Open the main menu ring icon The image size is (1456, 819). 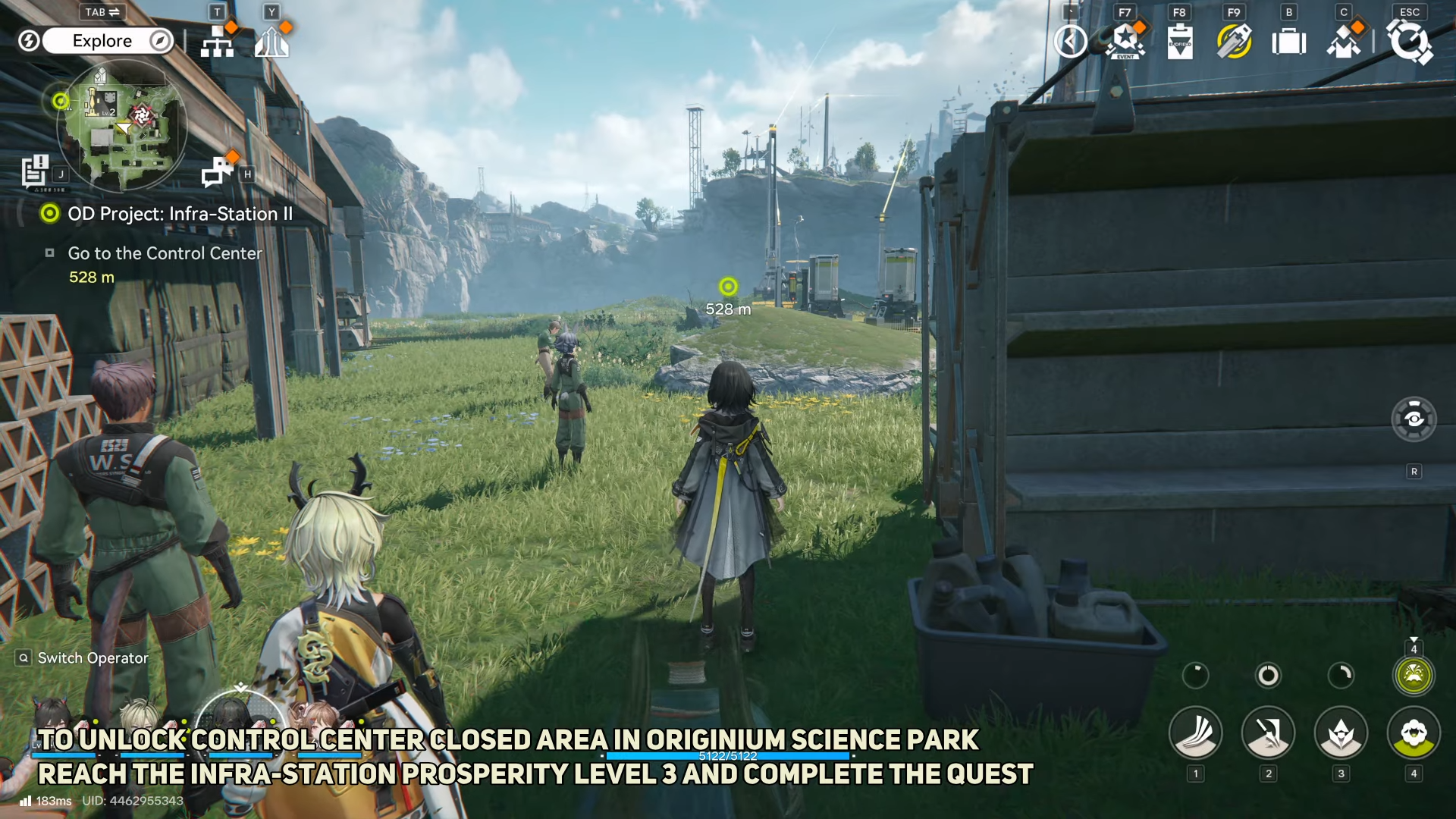(1410, 42)
